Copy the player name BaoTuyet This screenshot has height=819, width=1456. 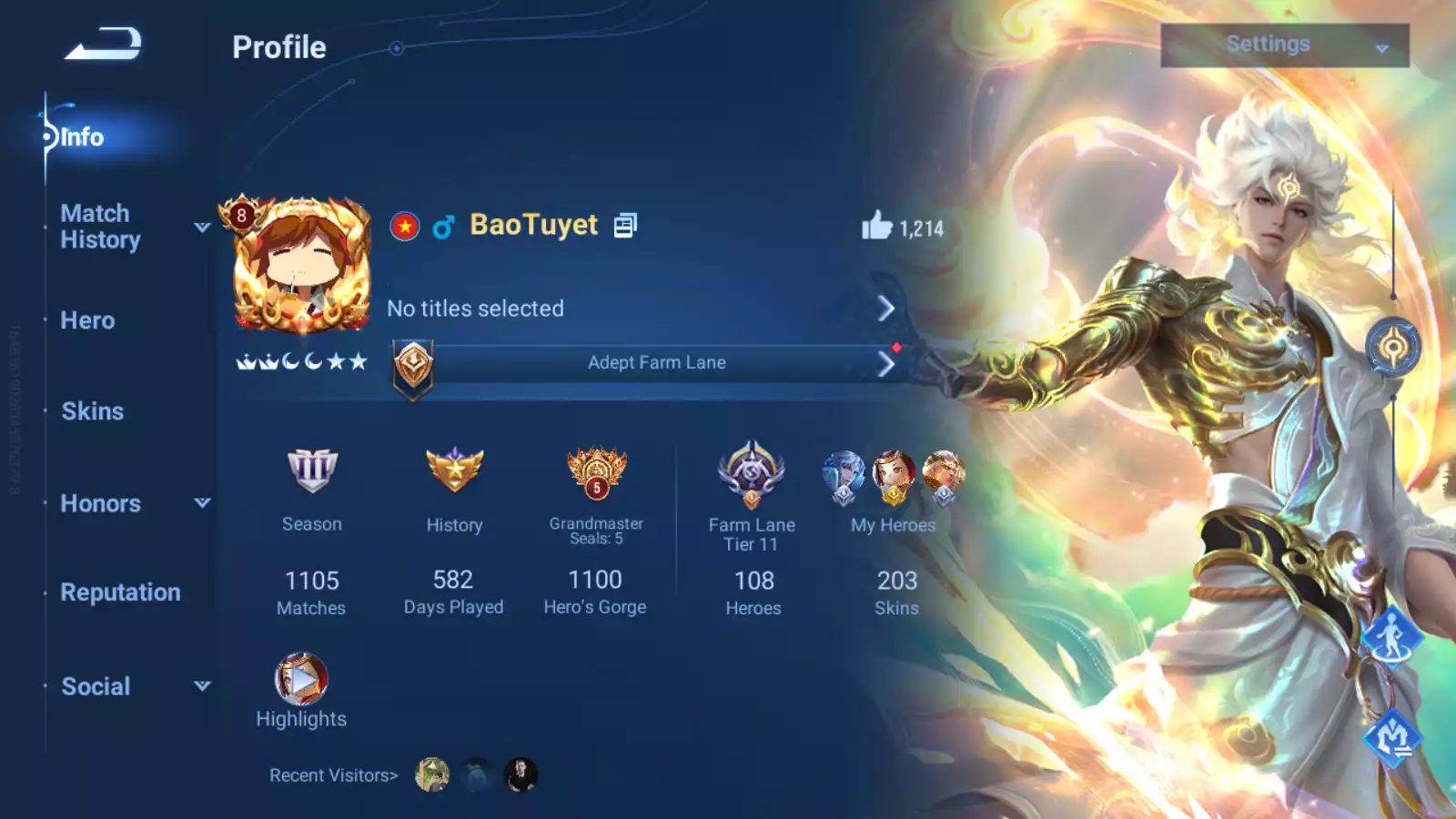click(625, 226)
